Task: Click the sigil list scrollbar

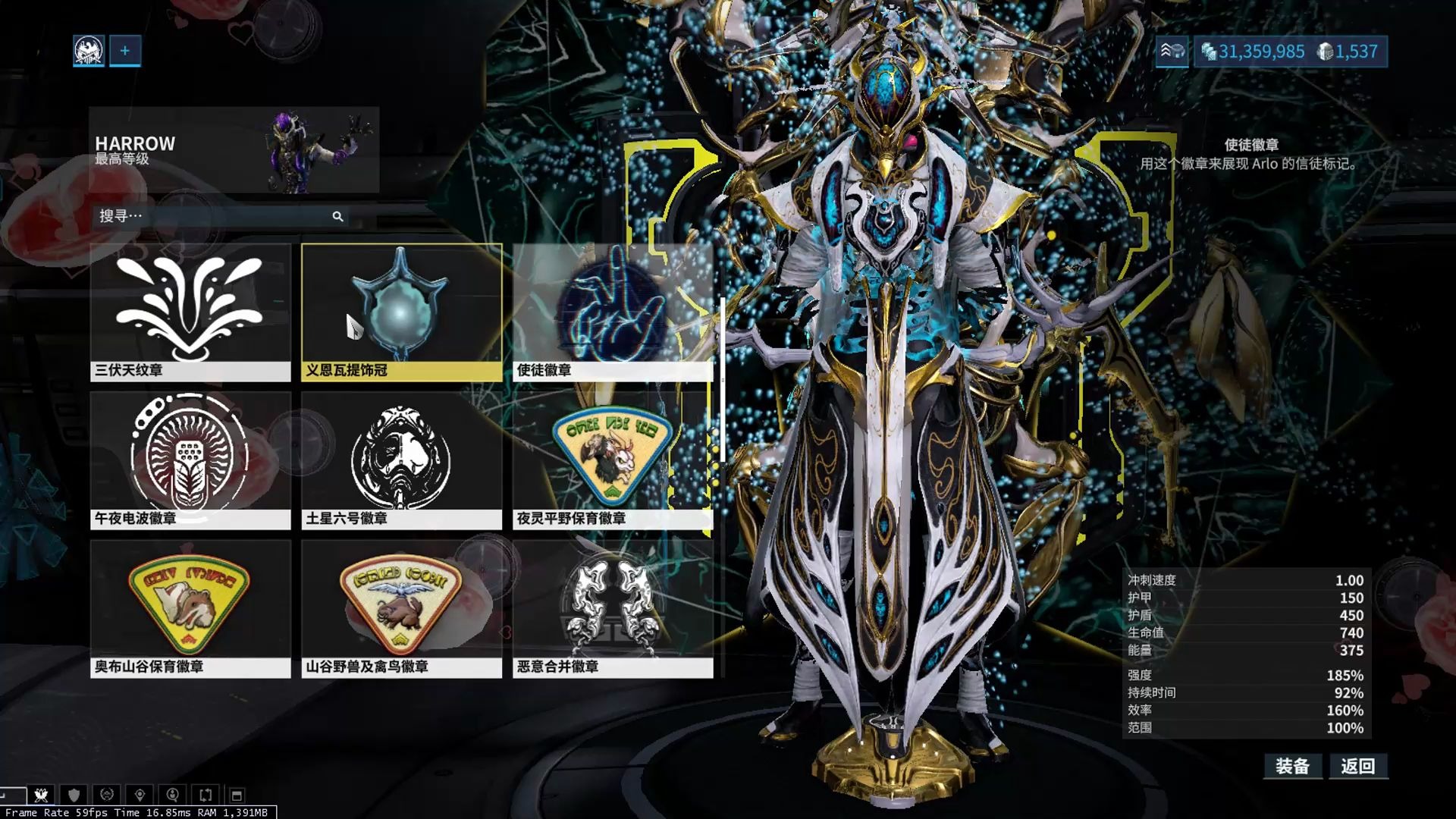Action: coord(723,379)
